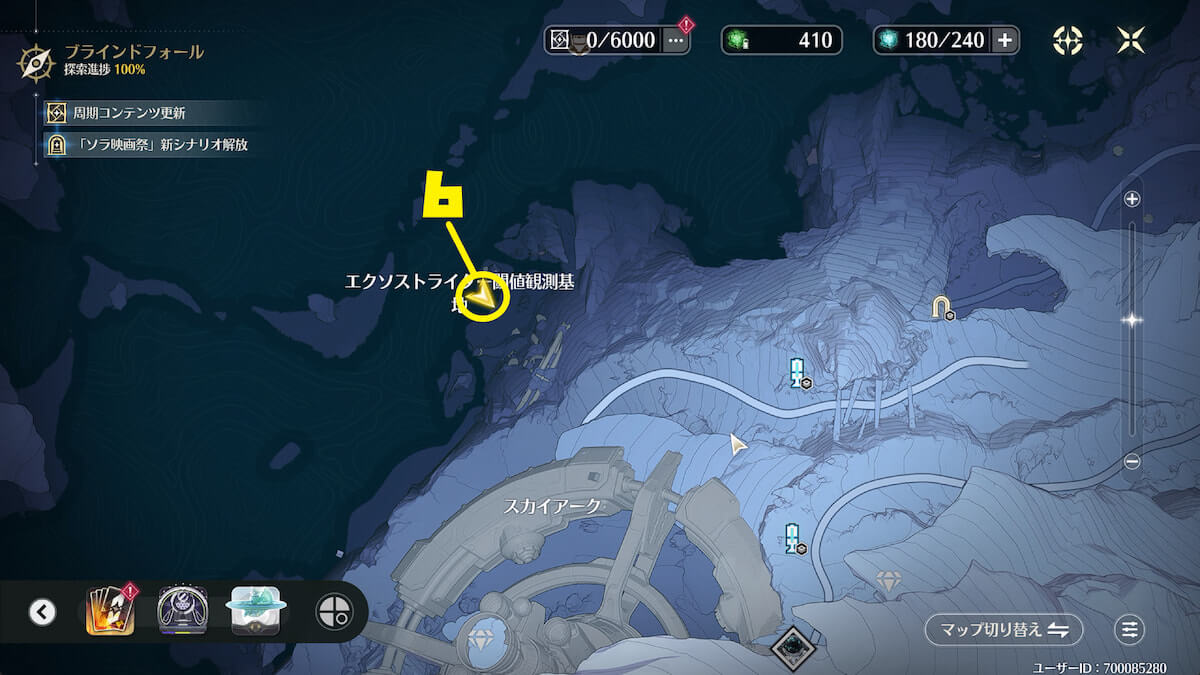This screenshot has width=1200, height=675.
Task: Collapse the bottom bar with the back arrow
Action: point(42,611)
